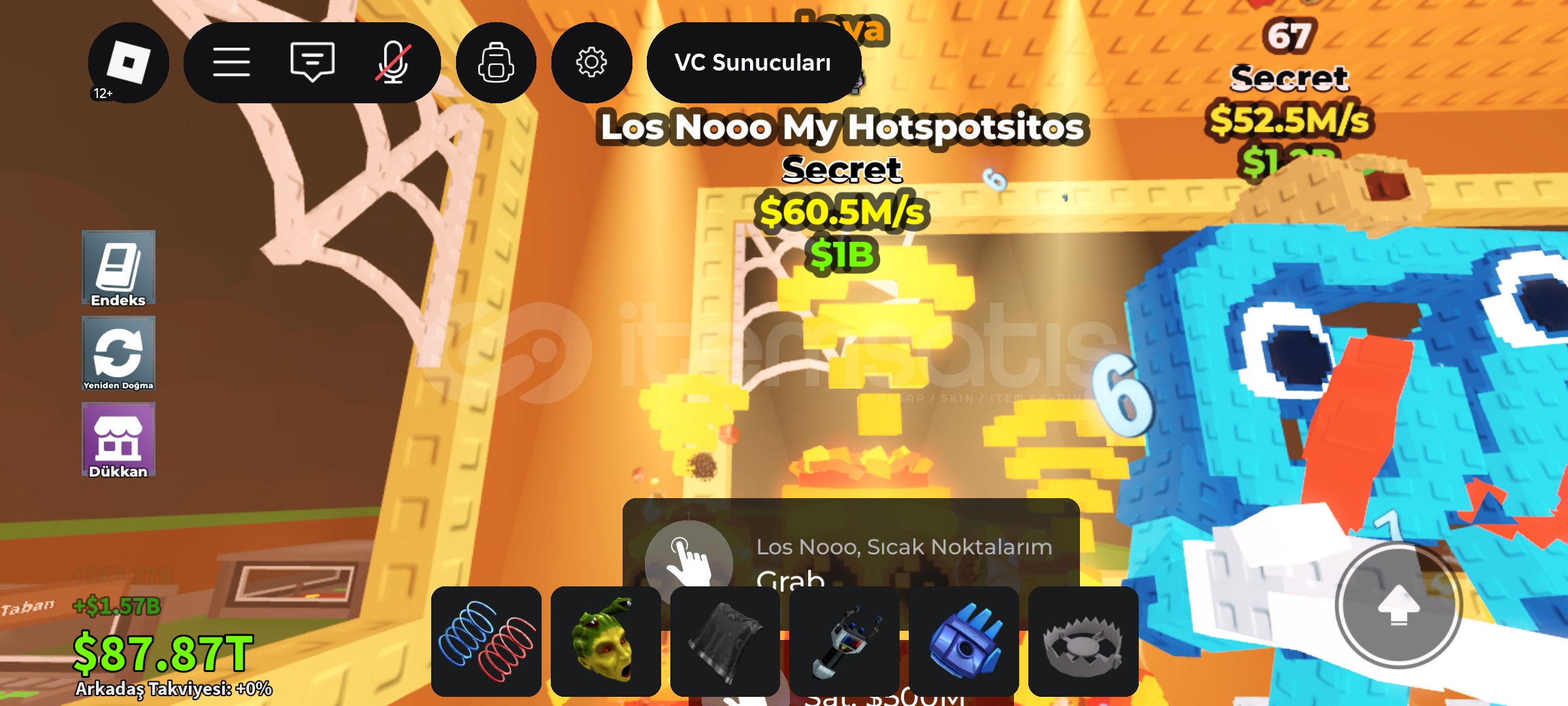Open the Roblox hamburger menu
Viewport: 1568px width, 706px height.
232,62
